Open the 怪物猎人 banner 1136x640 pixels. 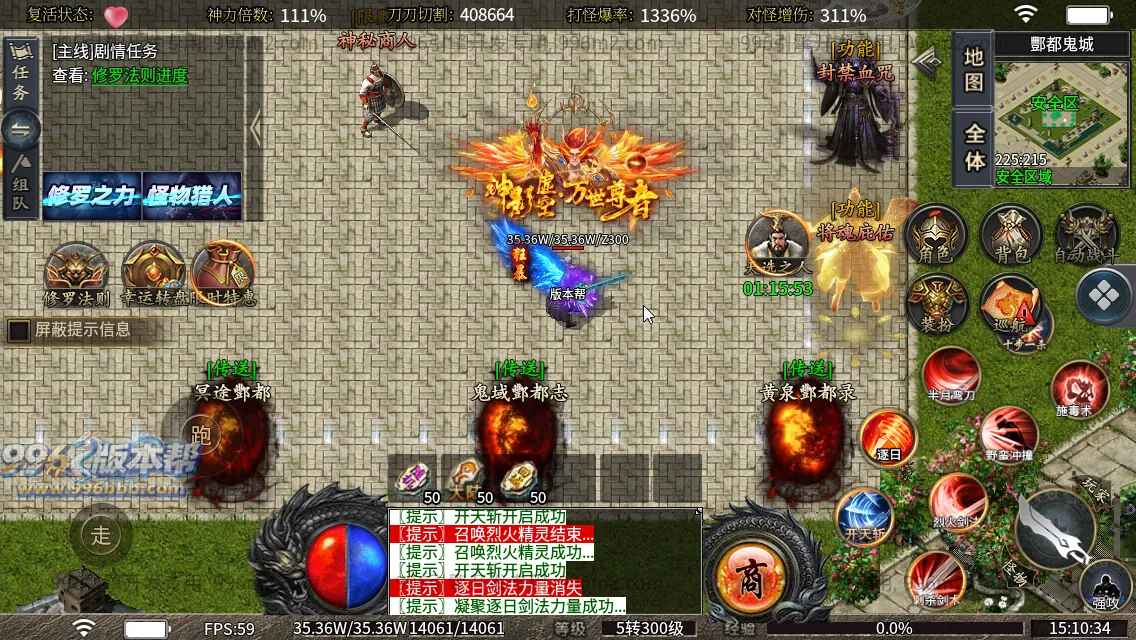[x=192, y=196]
